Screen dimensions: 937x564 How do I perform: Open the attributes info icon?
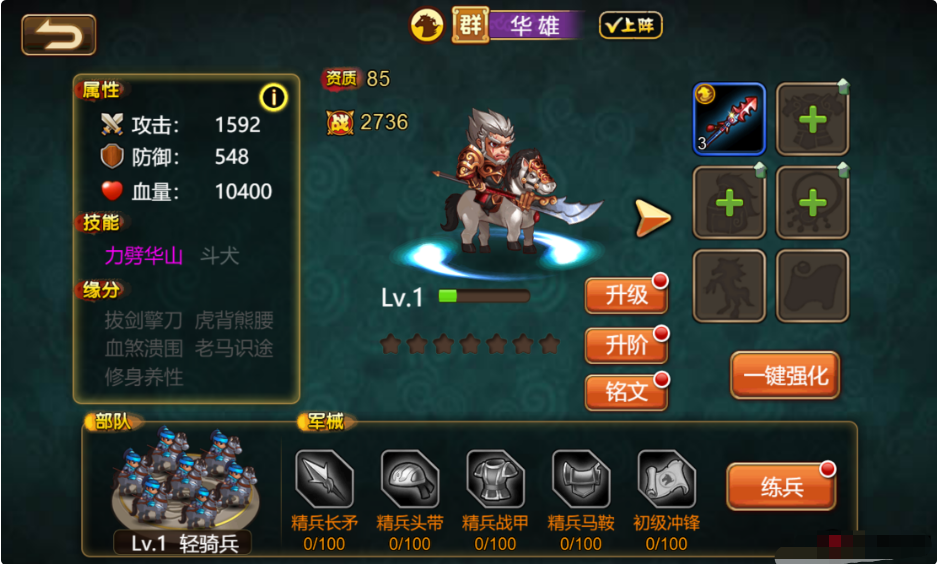(273, 96)
